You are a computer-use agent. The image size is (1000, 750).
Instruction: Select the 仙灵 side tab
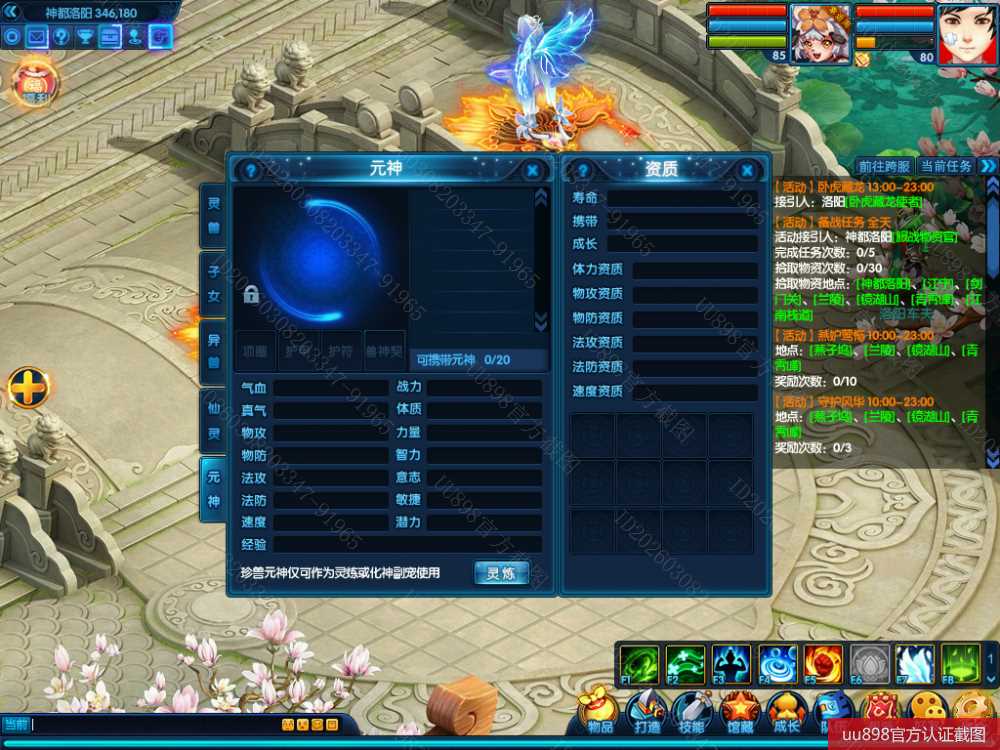coord(213,421)
